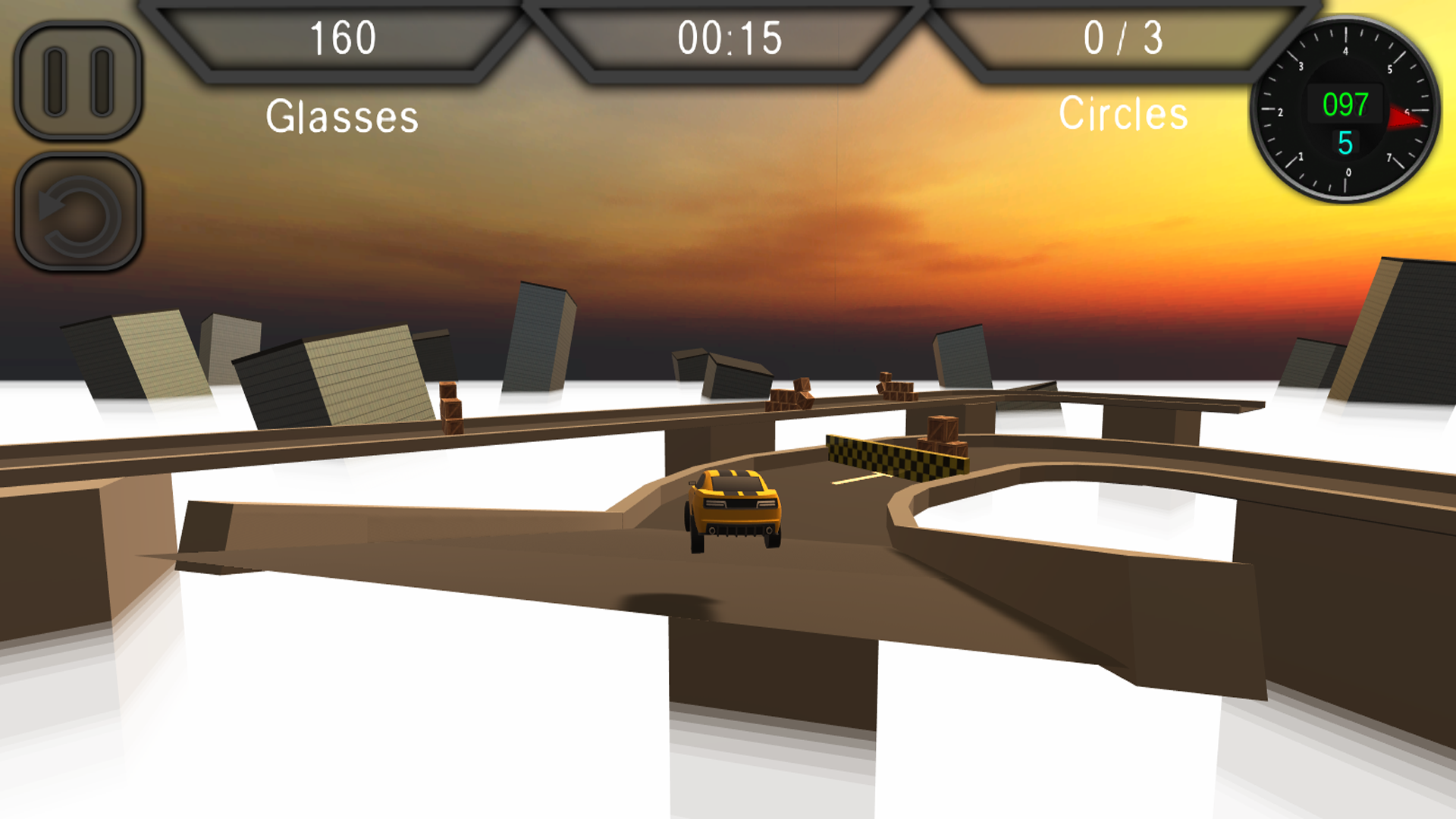Click the Glasses label text
The width and height of the screenshot is (1456, 819).
click(340, 115)
